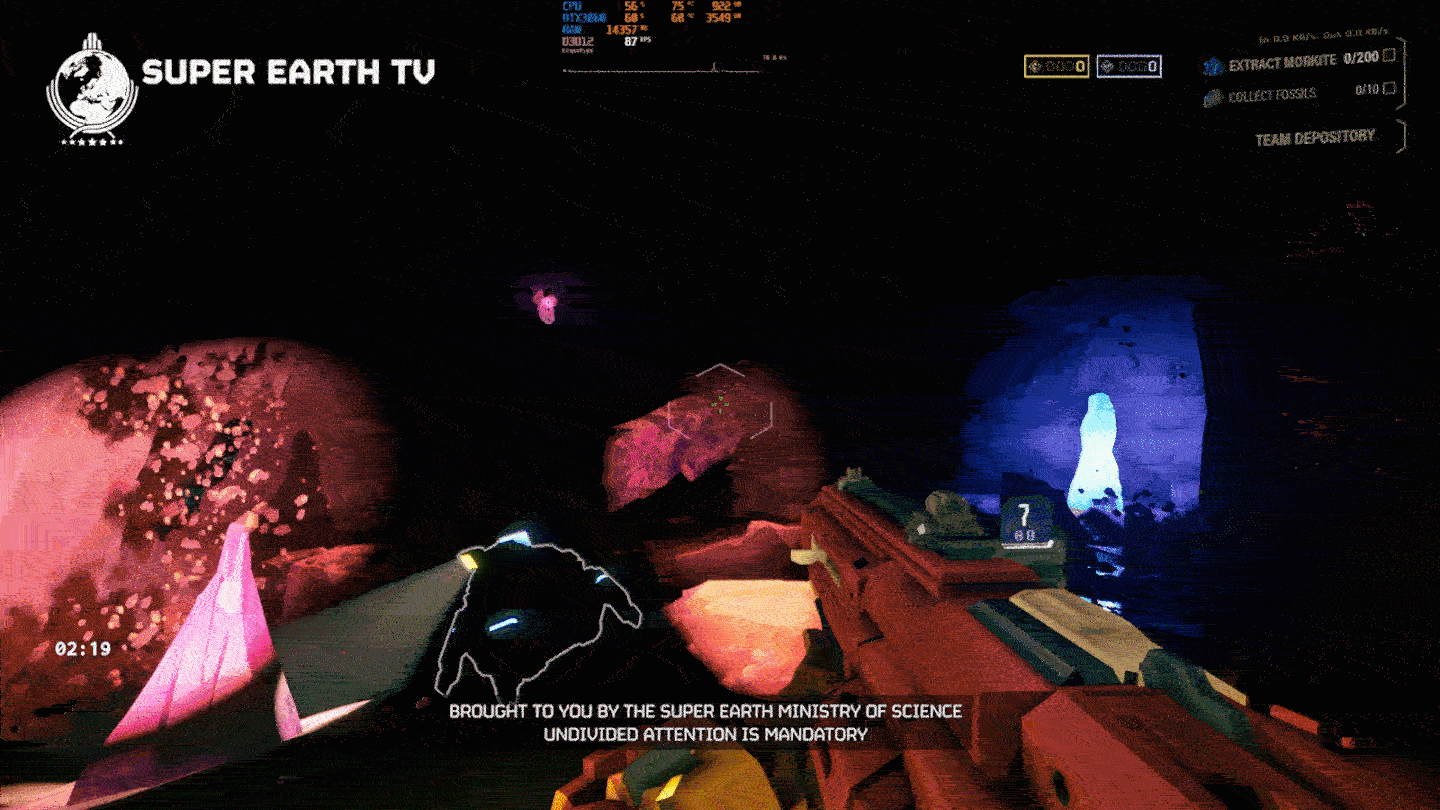This screenshot has height=810, width=1440.
Task: Click the fossil objective icon
Action: [1213, 97]
